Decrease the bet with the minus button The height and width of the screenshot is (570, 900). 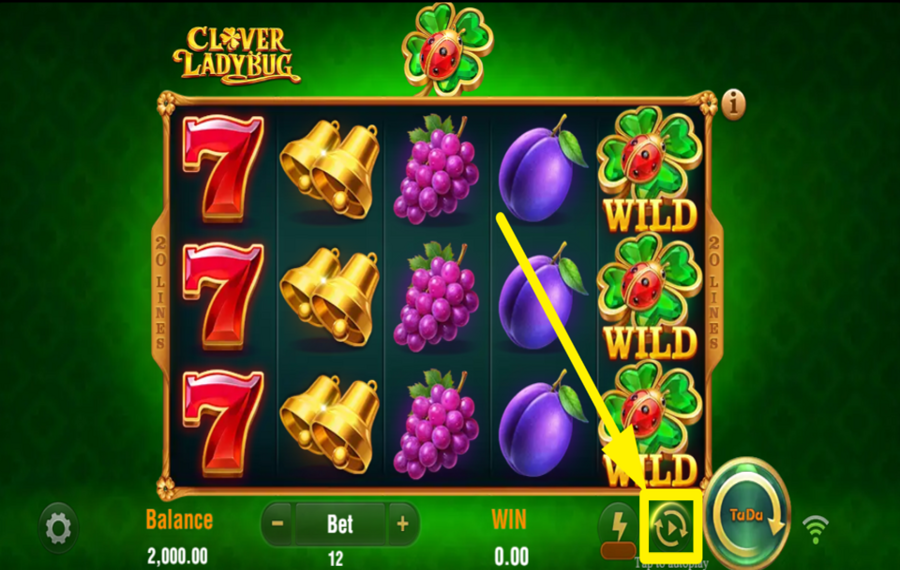click(277, 523)
